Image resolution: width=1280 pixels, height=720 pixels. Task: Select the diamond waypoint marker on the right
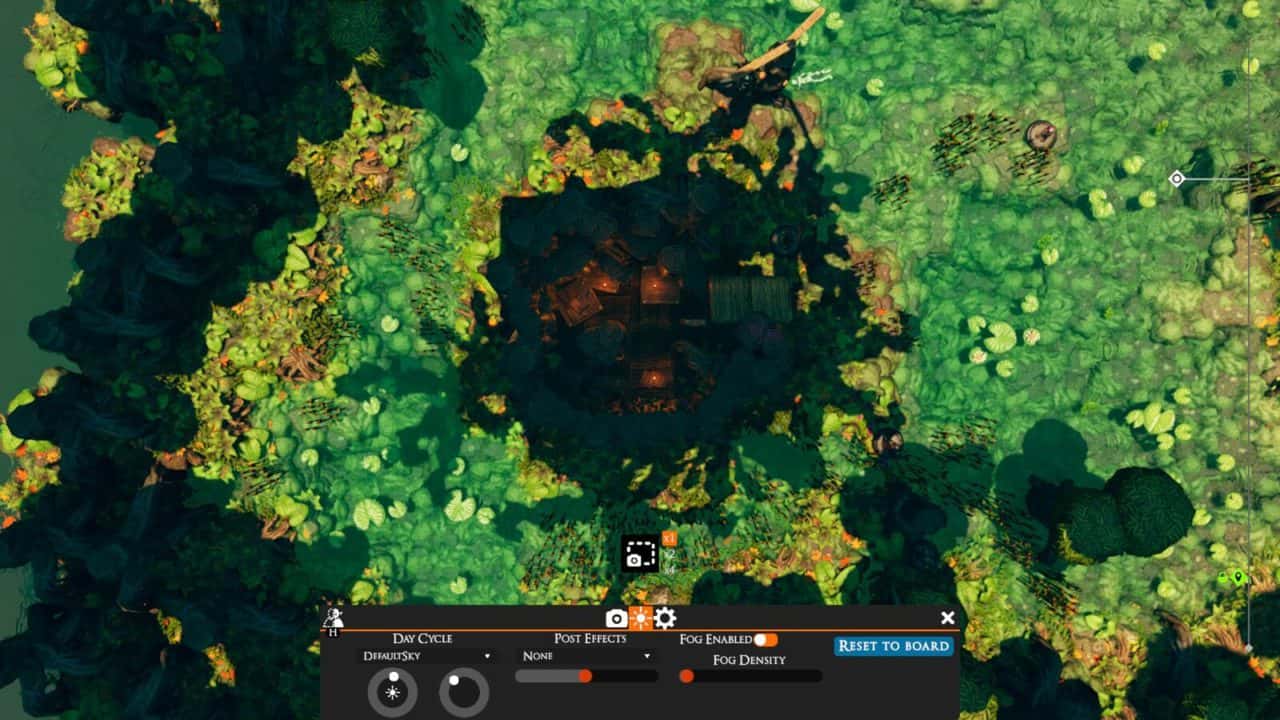point(1178,180)
